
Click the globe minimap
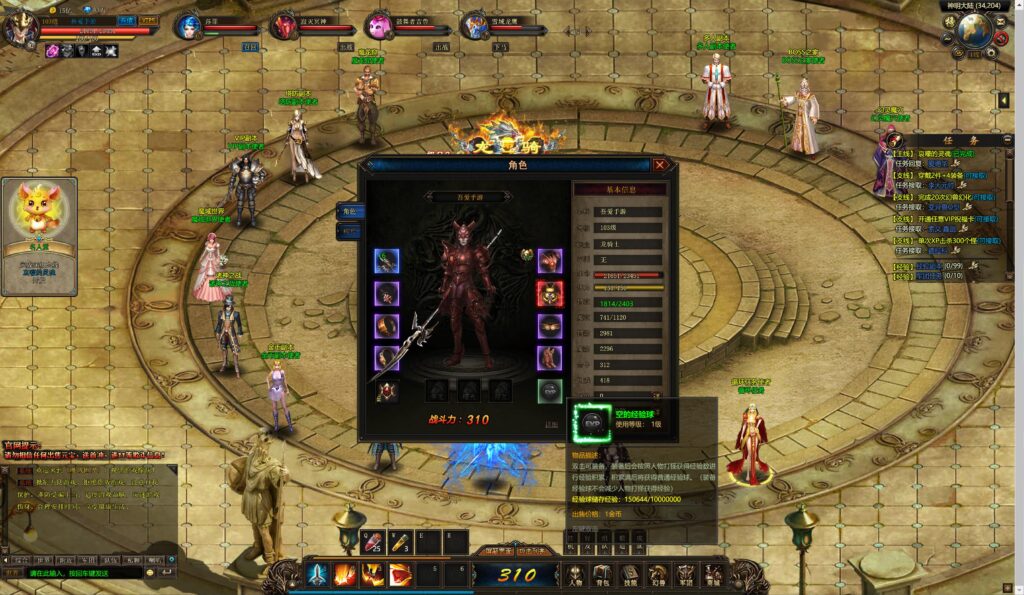tap(974, 31)
